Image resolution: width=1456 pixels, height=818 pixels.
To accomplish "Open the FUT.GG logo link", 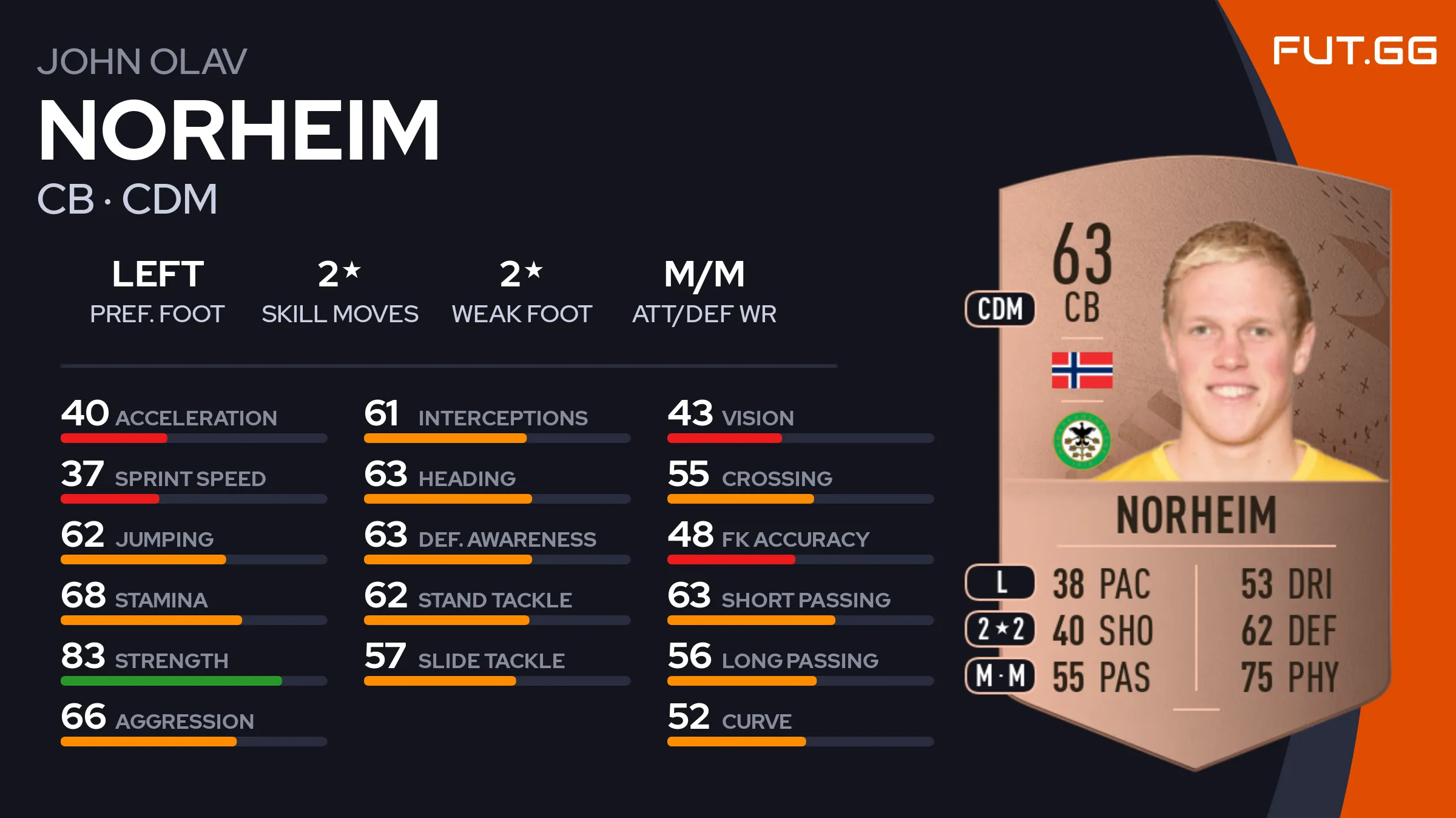I will pos(1354,50).
